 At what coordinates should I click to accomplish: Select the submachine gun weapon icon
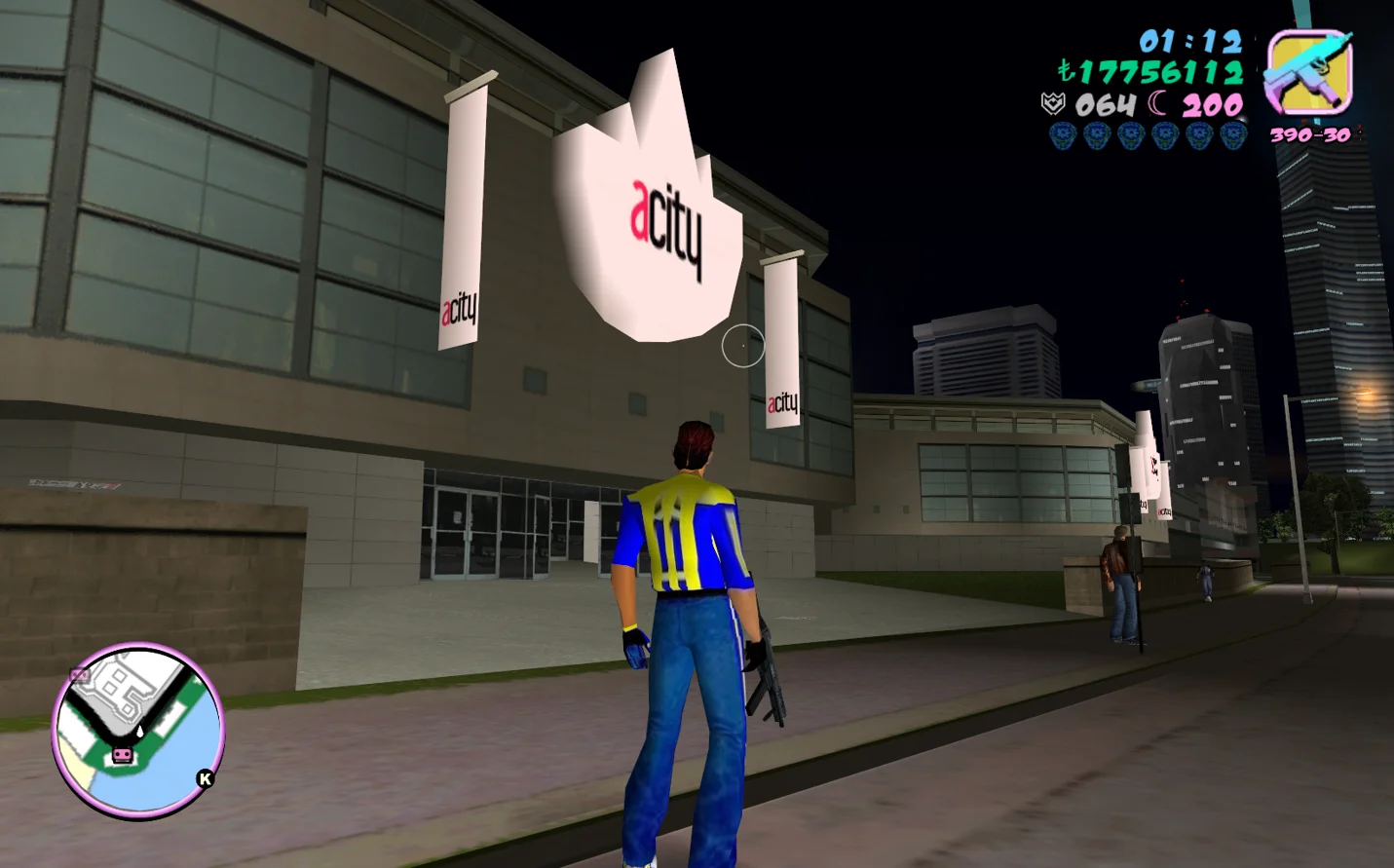click(1308, 74)
